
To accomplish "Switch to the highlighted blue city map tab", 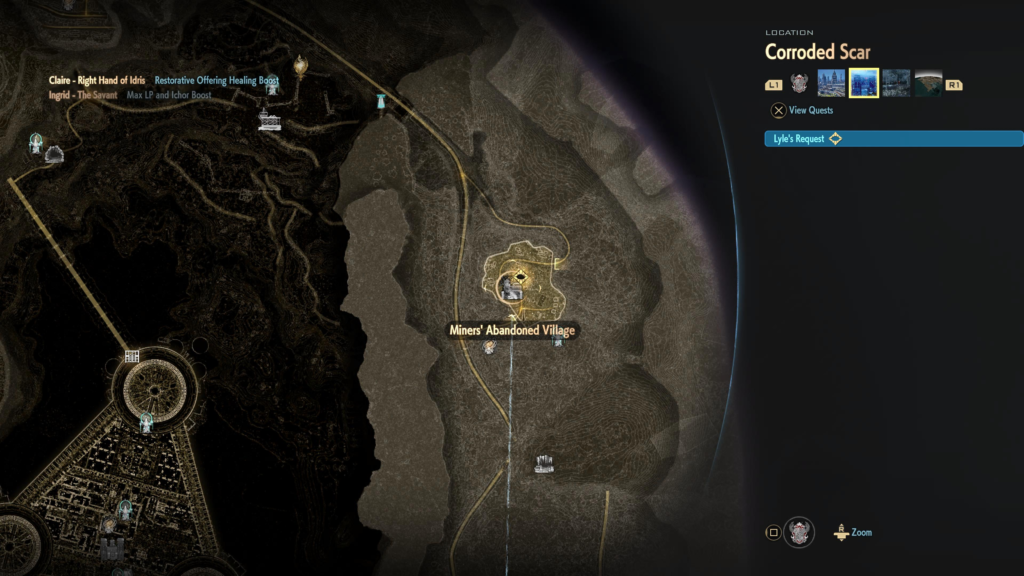I will point(863,83).
